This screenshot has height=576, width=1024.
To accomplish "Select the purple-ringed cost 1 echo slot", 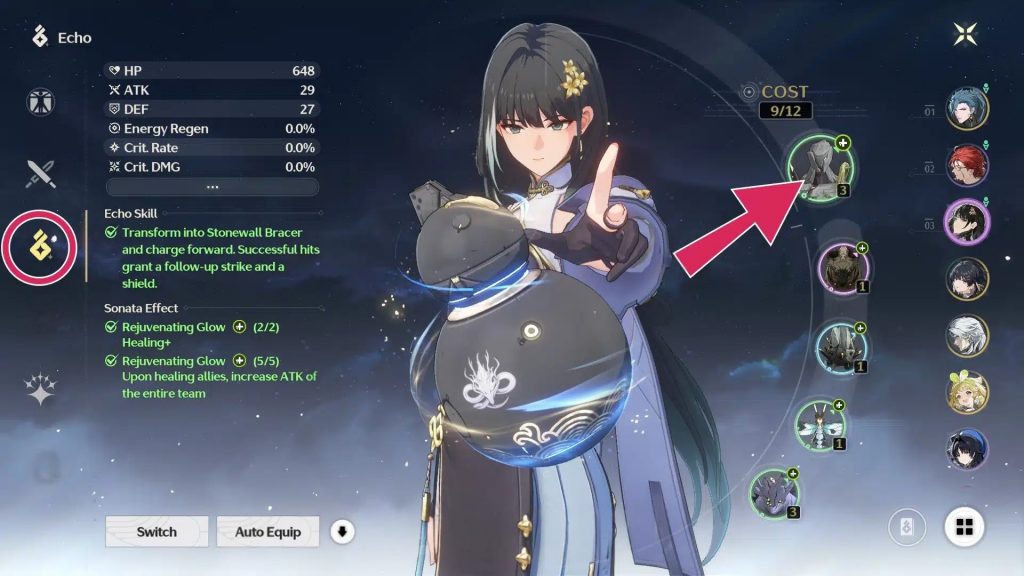I will (x=843, y=270).
